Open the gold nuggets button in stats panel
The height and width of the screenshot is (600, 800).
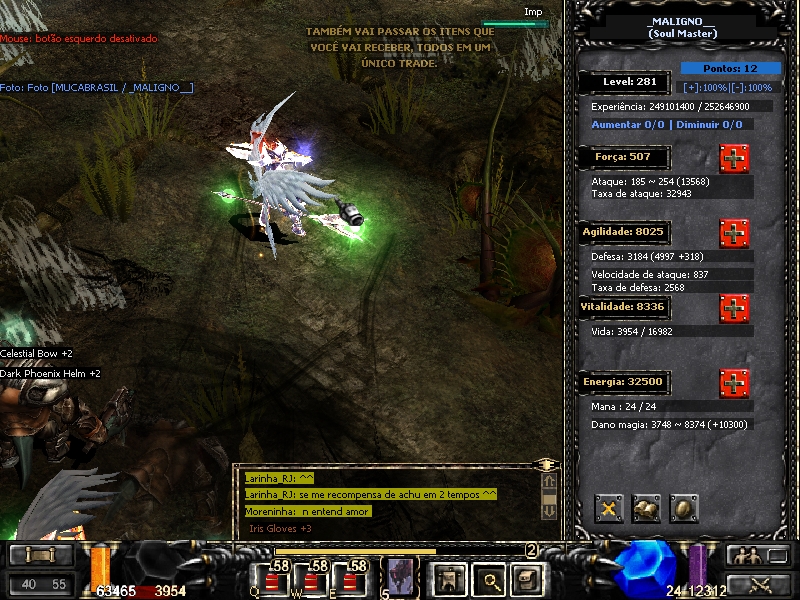pyautogui.click(x=647, y=509)
